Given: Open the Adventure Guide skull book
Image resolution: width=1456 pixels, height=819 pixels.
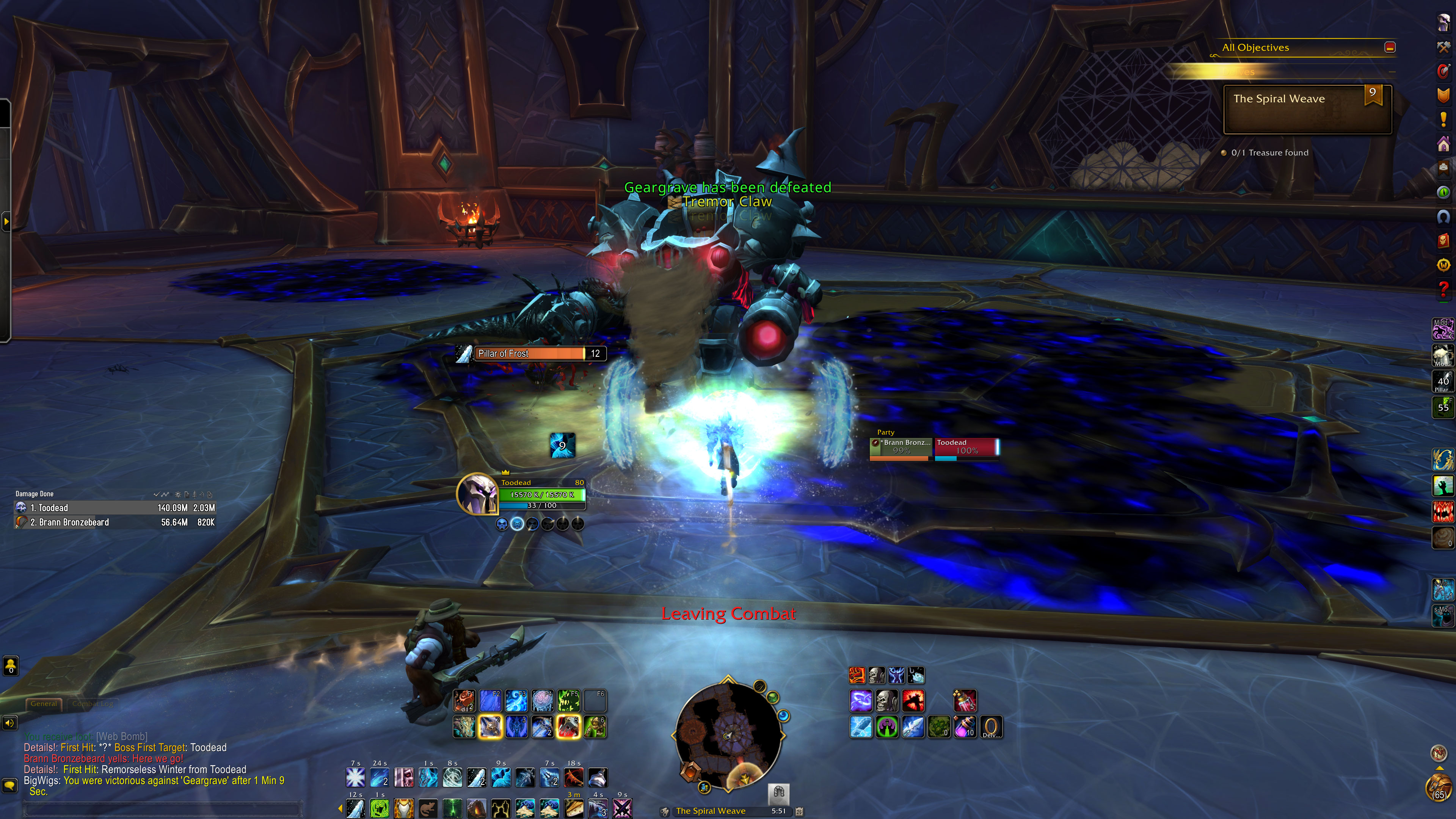Looking at the screenshot, I should (x=1443, y=240).
